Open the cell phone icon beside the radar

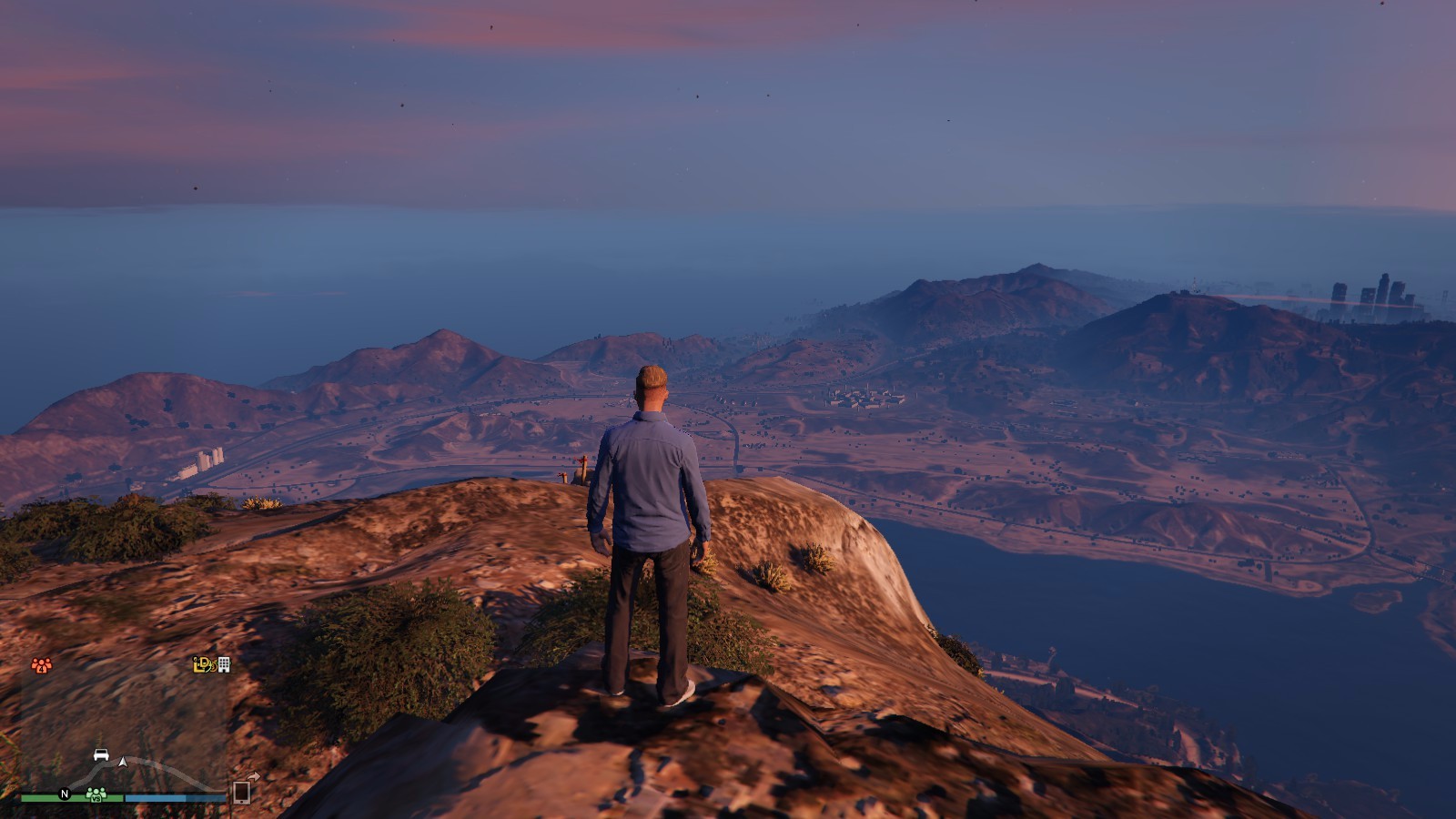(x=242, y=794)
